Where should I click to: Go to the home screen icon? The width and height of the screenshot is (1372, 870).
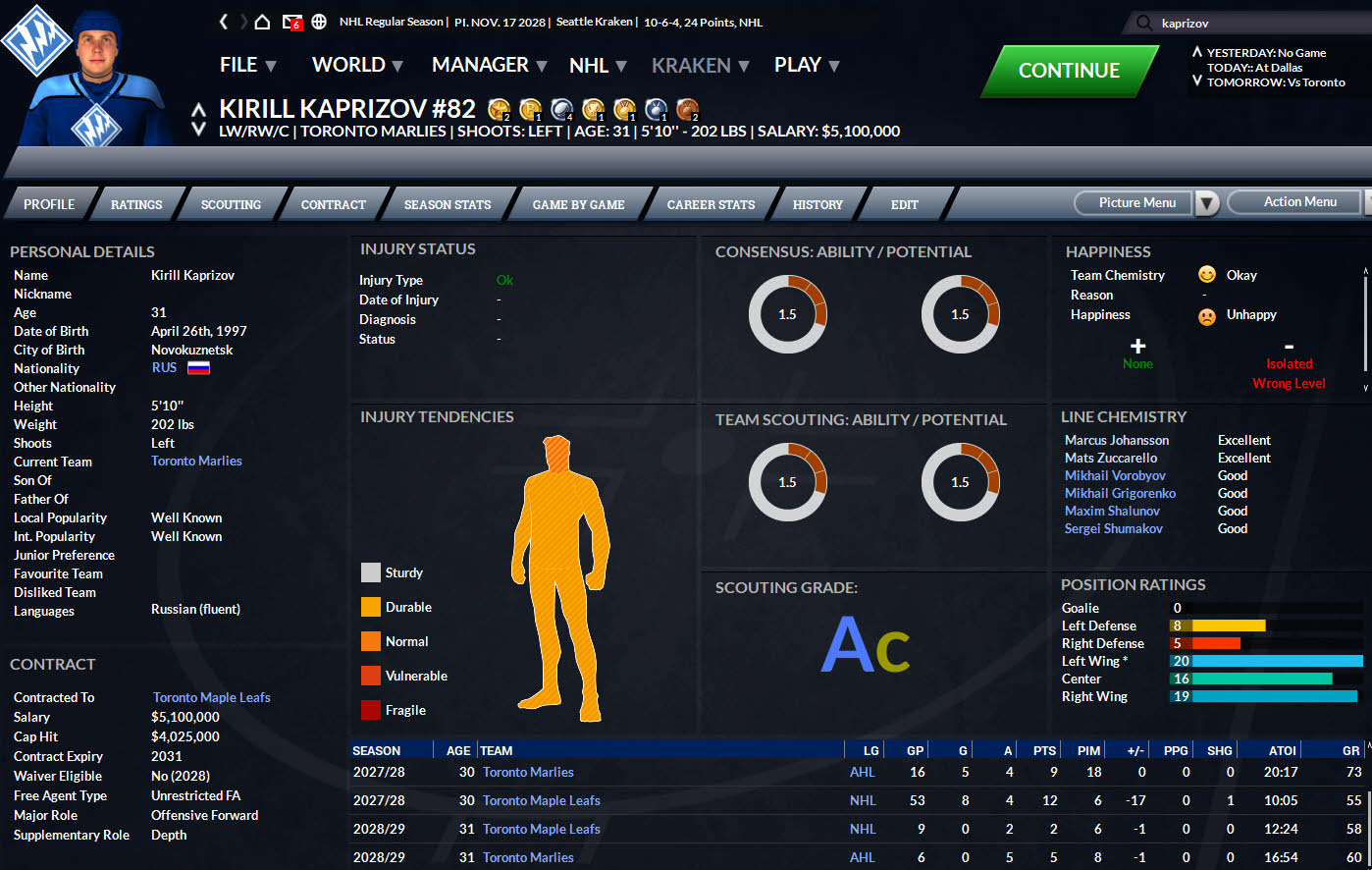pyautogui.click(x=262, y=22)
